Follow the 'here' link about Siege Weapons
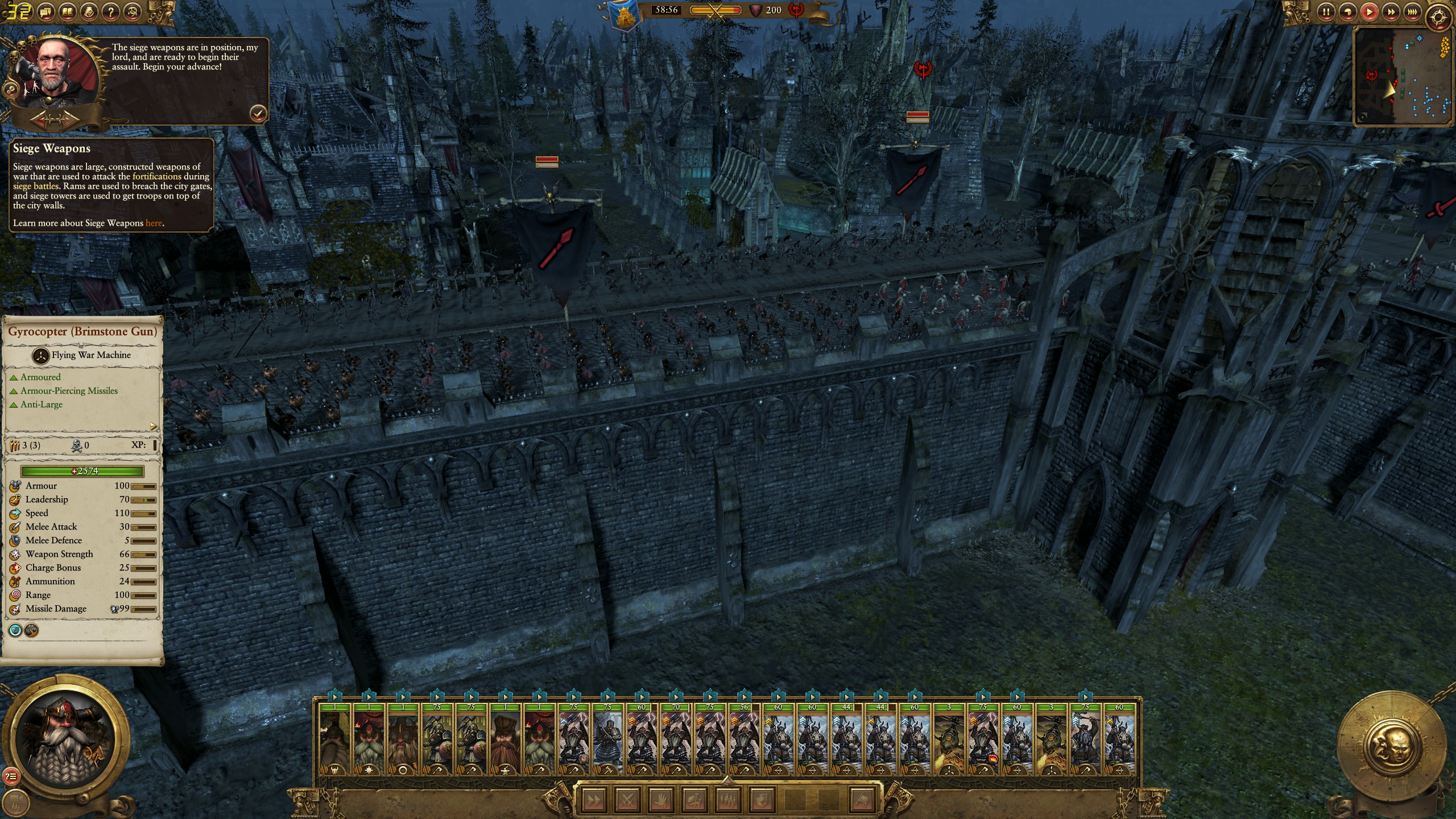The image size is (1456, 819). (x=154, y=223)
